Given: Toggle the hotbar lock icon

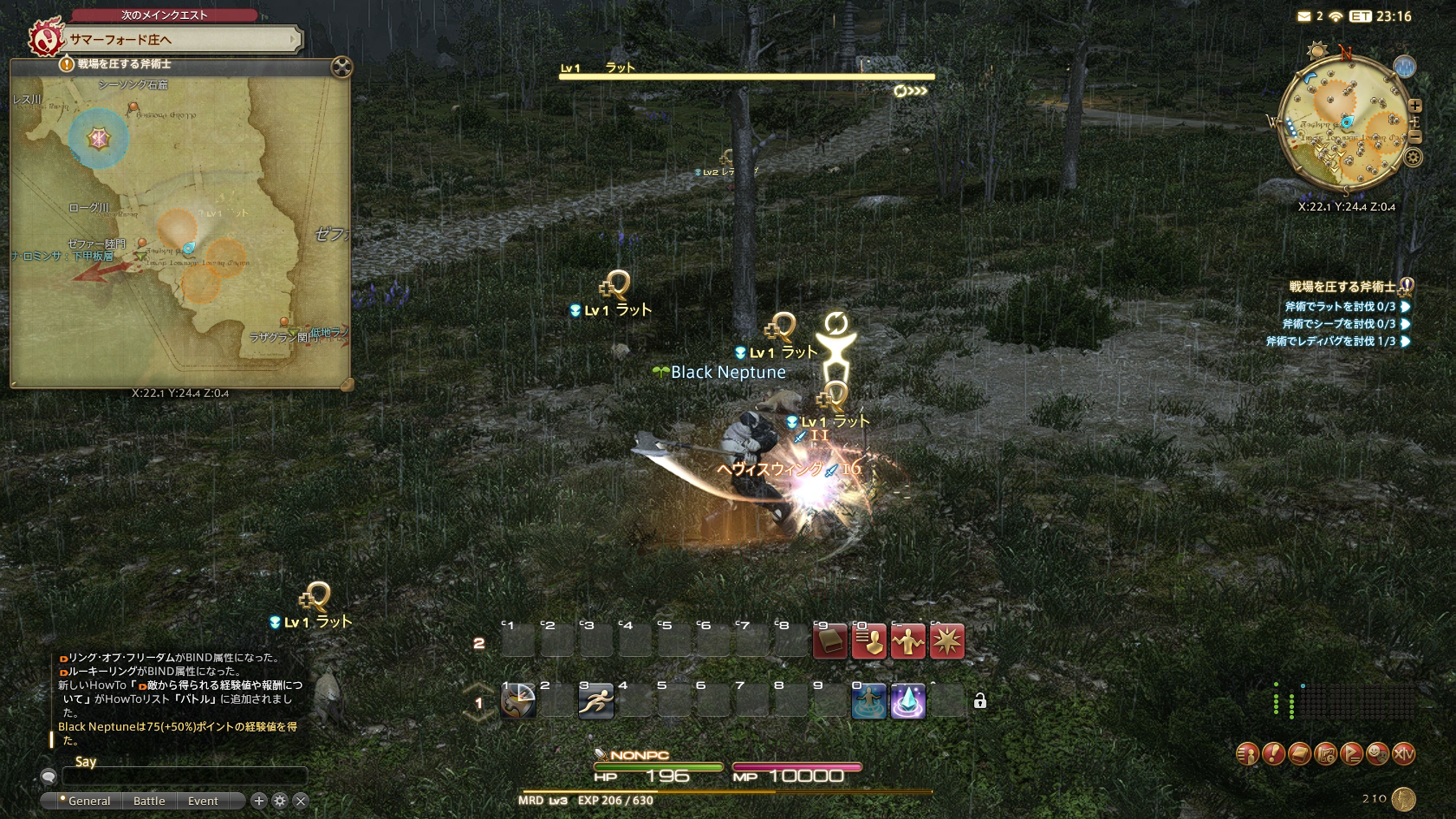Looking at the screenshot, I should 979,701.
